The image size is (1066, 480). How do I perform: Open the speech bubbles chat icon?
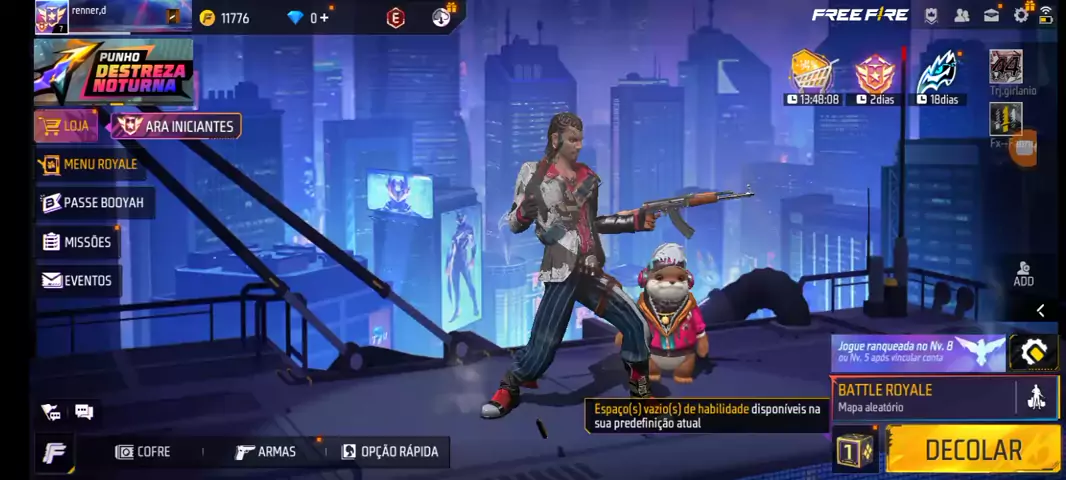tap(84, 412)
